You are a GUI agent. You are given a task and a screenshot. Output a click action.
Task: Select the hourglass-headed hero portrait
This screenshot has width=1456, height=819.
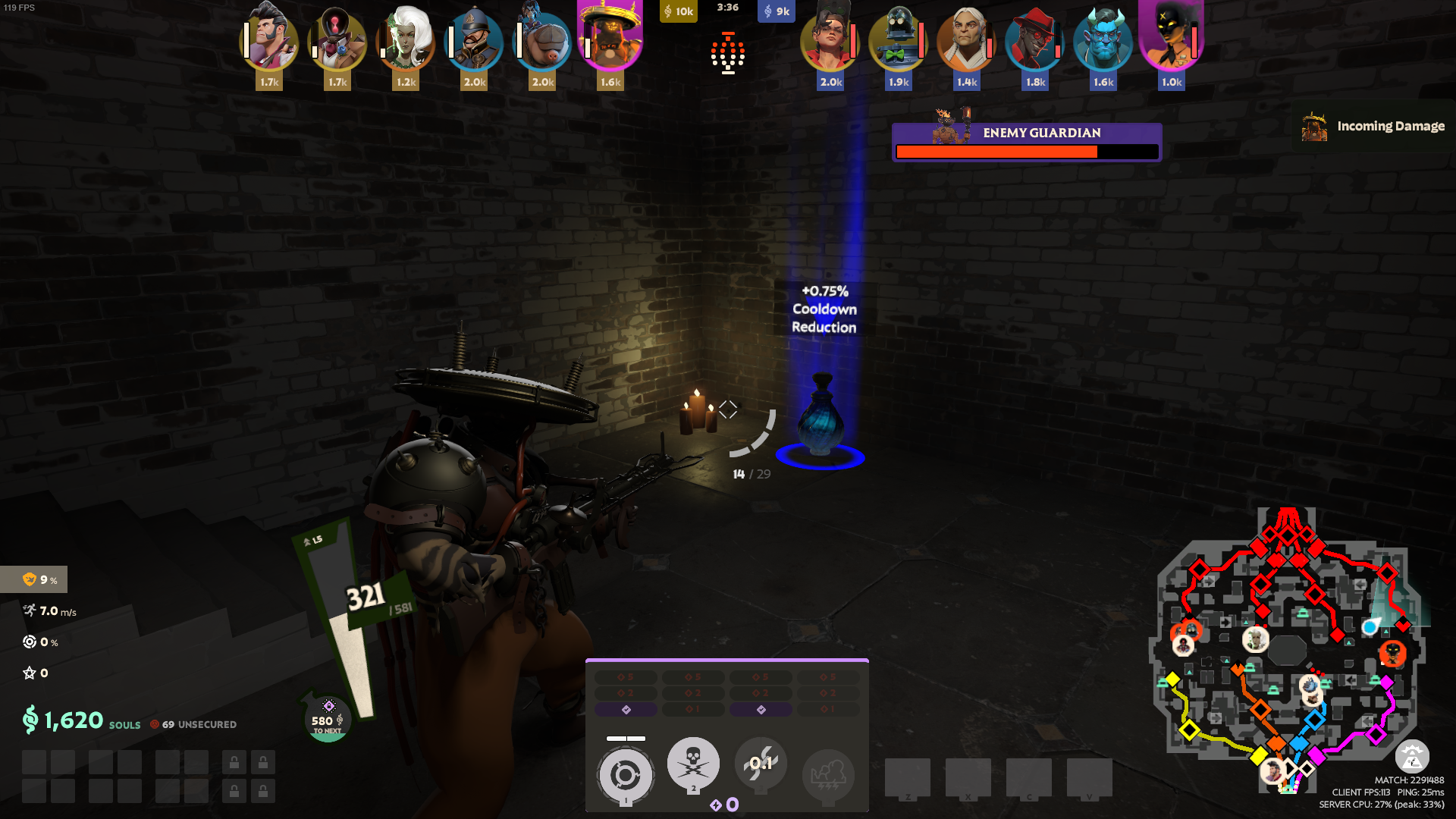pyautogui.click(x=337, y=39)
